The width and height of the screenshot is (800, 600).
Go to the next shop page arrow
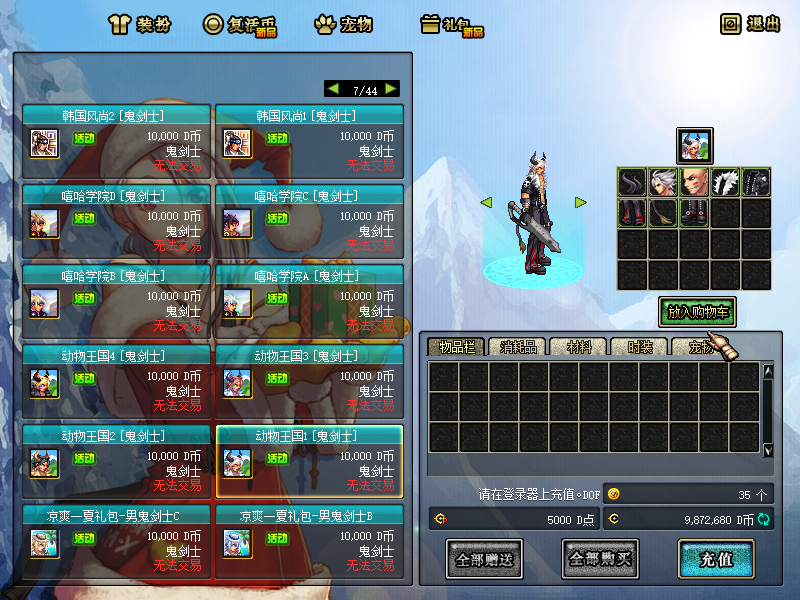tap(390, 89)
